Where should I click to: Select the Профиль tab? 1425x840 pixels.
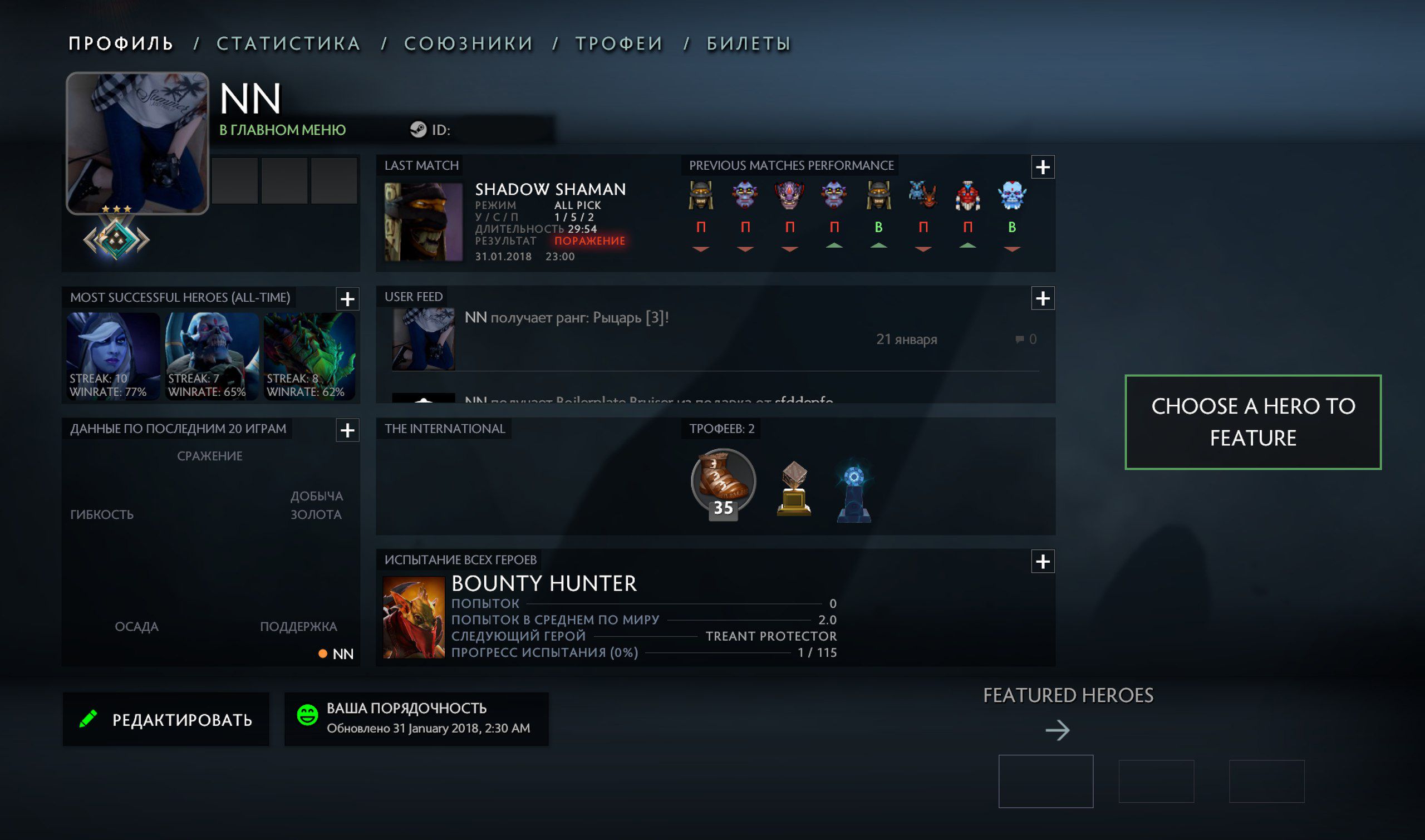click(x=121, y=43)
